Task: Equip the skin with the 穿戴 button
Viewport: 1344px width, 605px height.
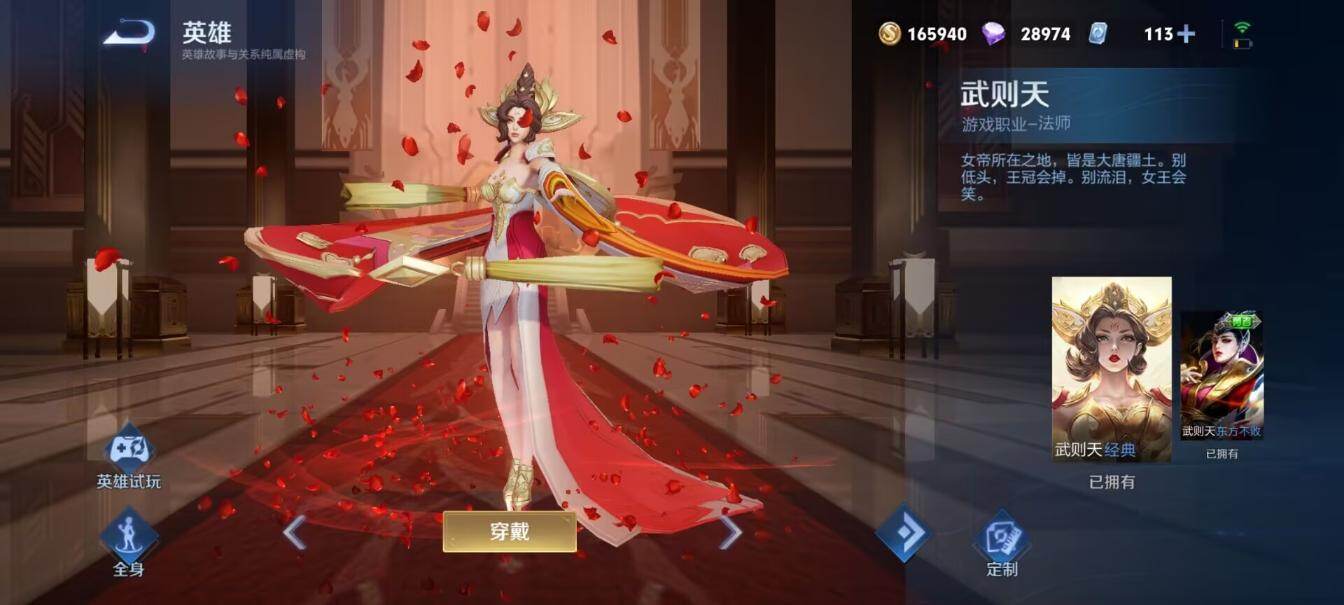Action: click(509, 532)
